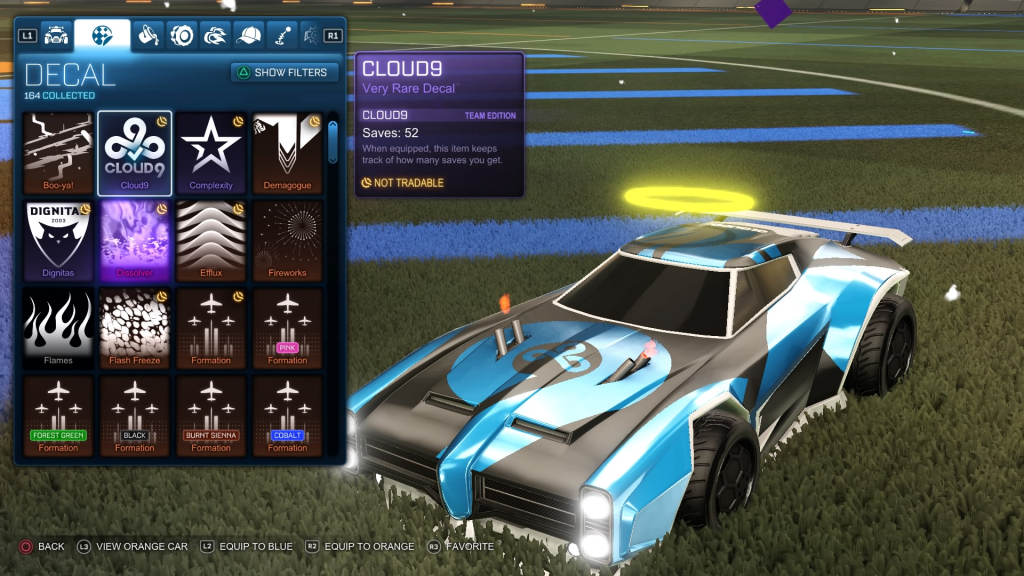This screenshot has height=576, width=1024.
Task: Select the Boo-ya! decal
Action: click(58, 151)
